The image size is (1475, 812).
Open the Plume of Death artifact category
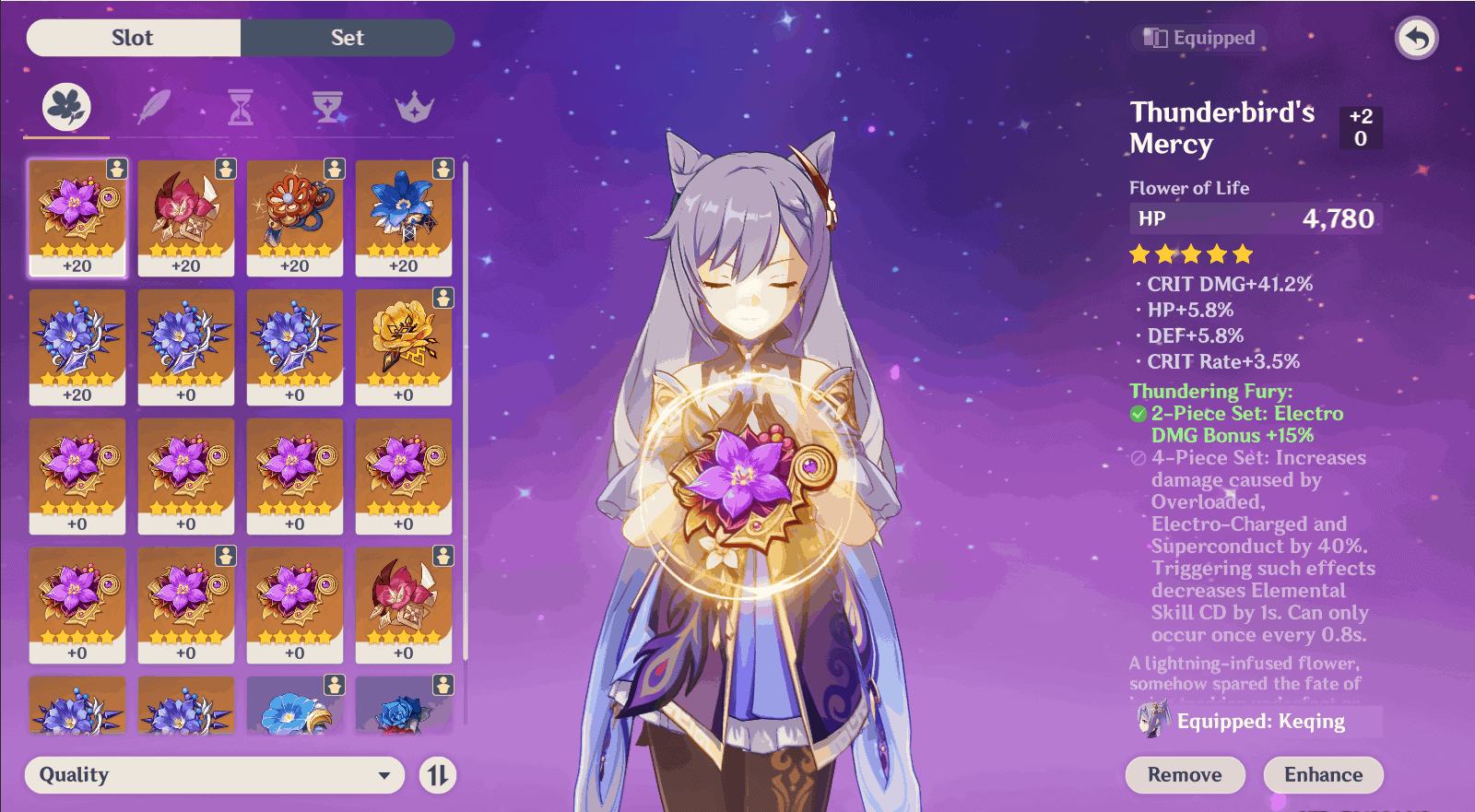click(x=152, y=107)
